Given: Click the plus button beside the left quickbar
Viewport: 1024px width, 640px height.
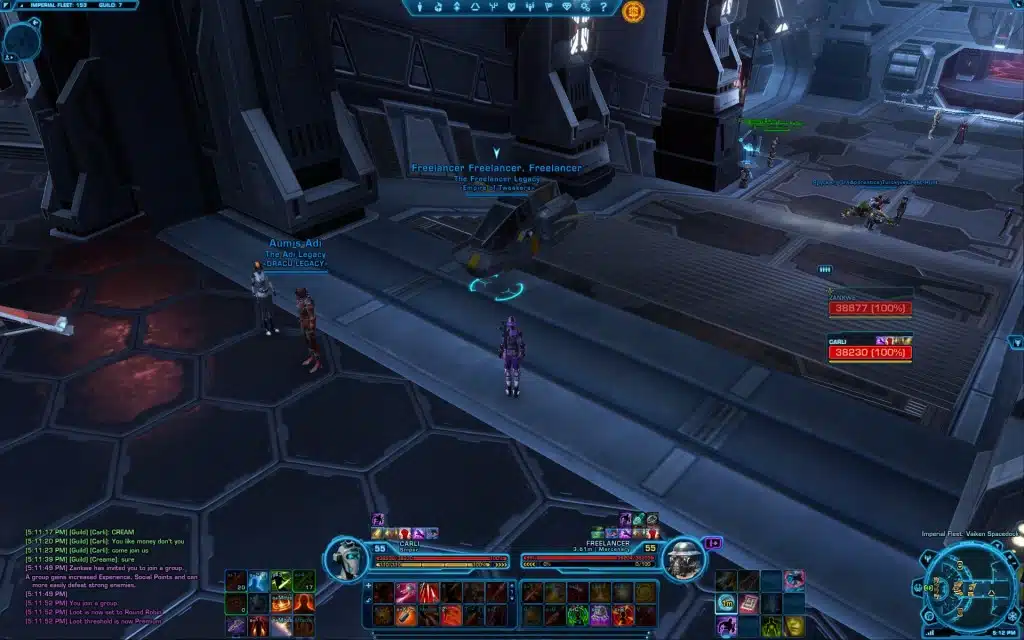Looking at the screenshot, I should pos(369,586).
